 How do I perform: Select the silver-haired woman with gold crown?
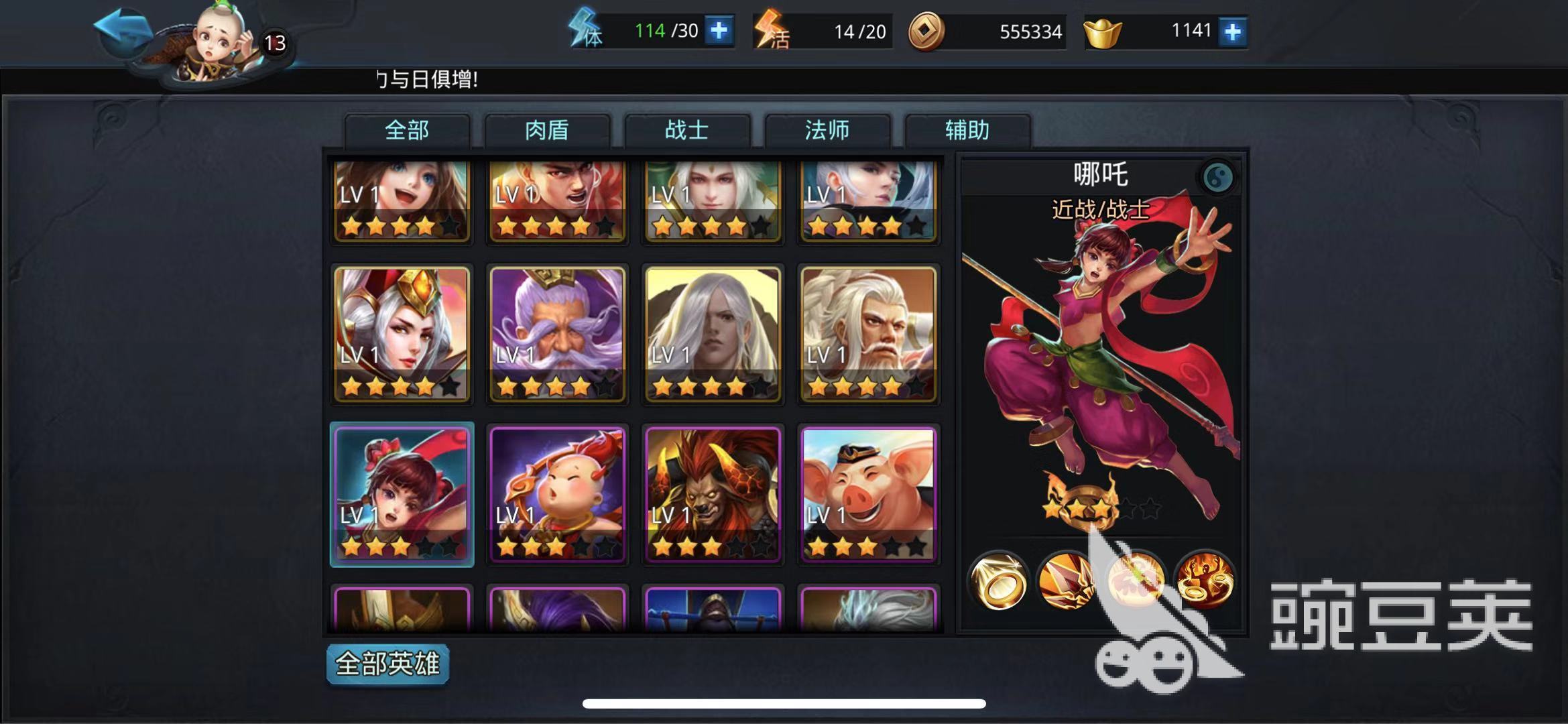pyautogui.click(x=402, y=334)
